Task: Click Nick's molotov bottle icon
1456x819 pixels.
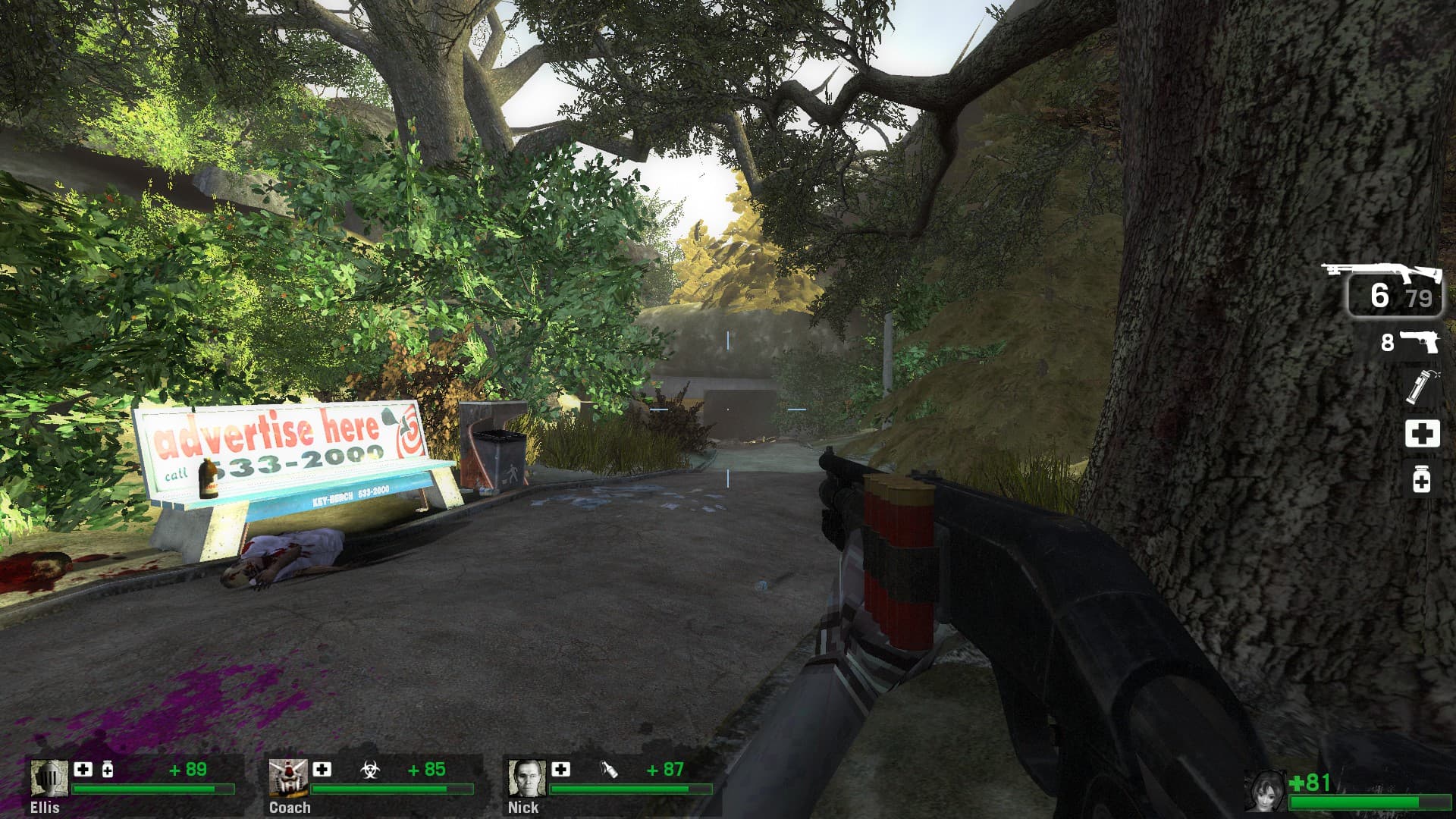Action: coord(608,770)
